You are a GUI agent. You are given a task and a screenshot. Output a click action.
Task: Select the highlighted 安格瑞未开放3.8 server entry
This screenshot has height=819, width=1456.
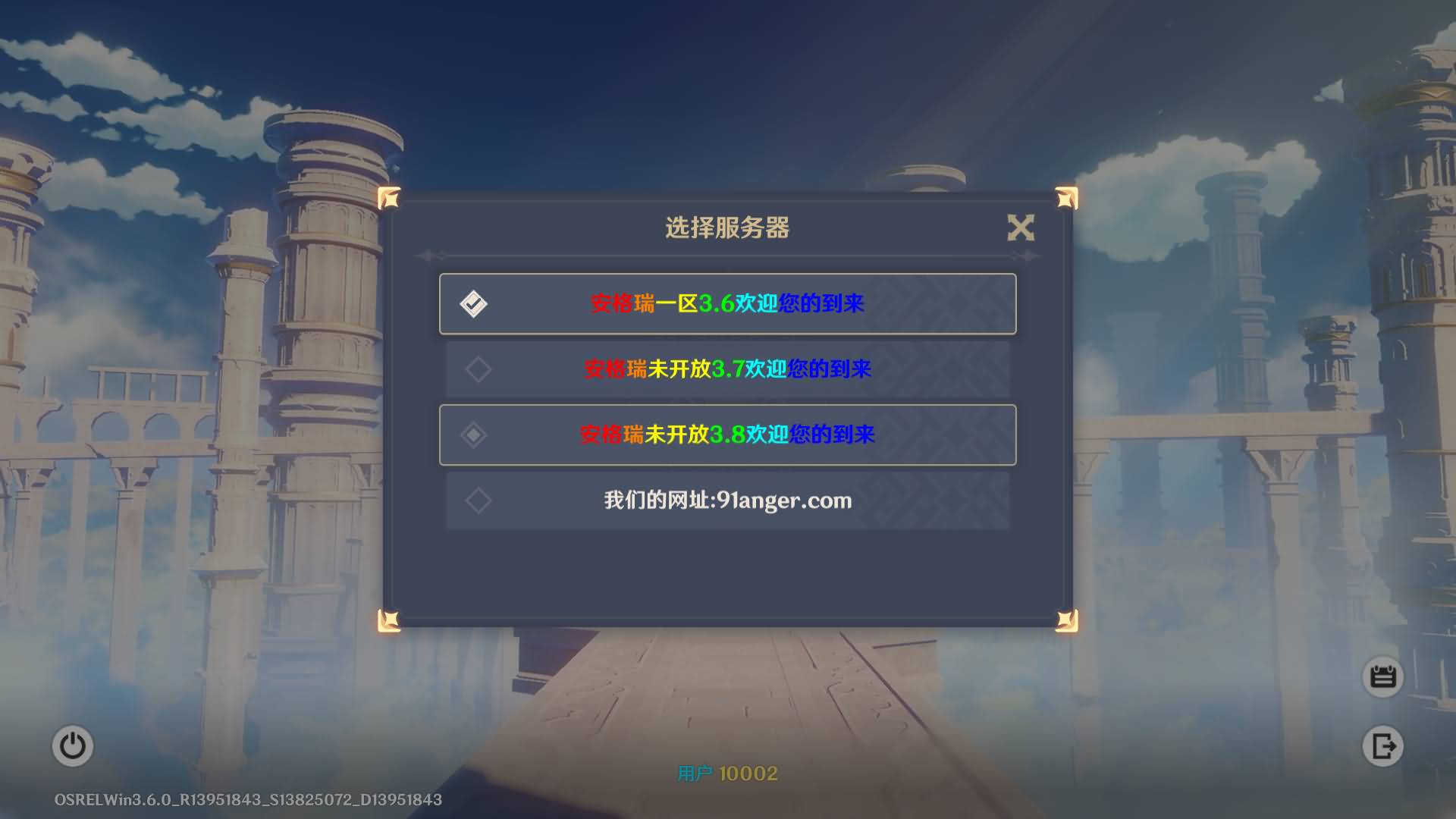728,435
